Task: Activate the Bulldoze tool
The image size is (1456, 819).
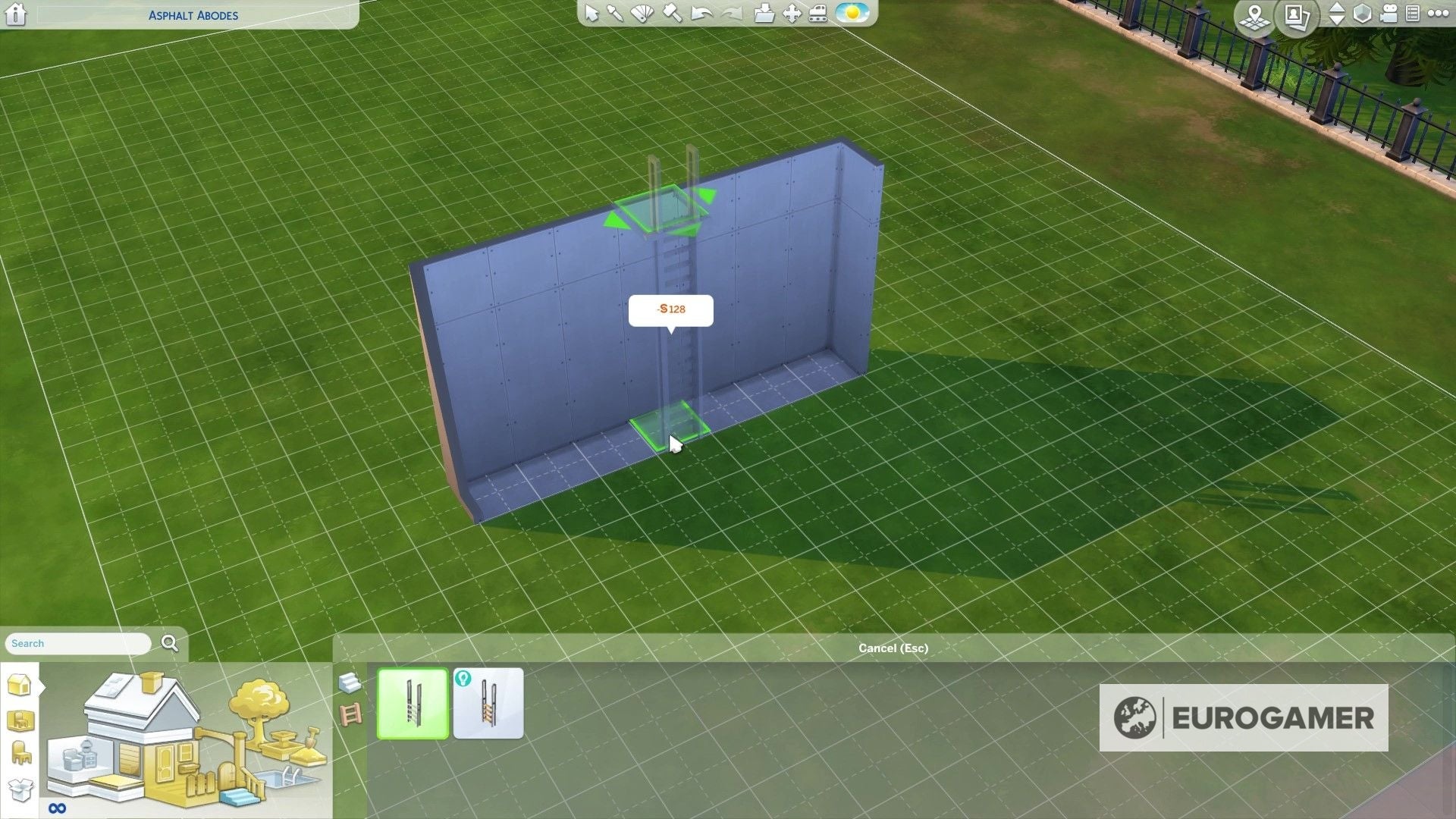Action: click(x=817, y=14)
